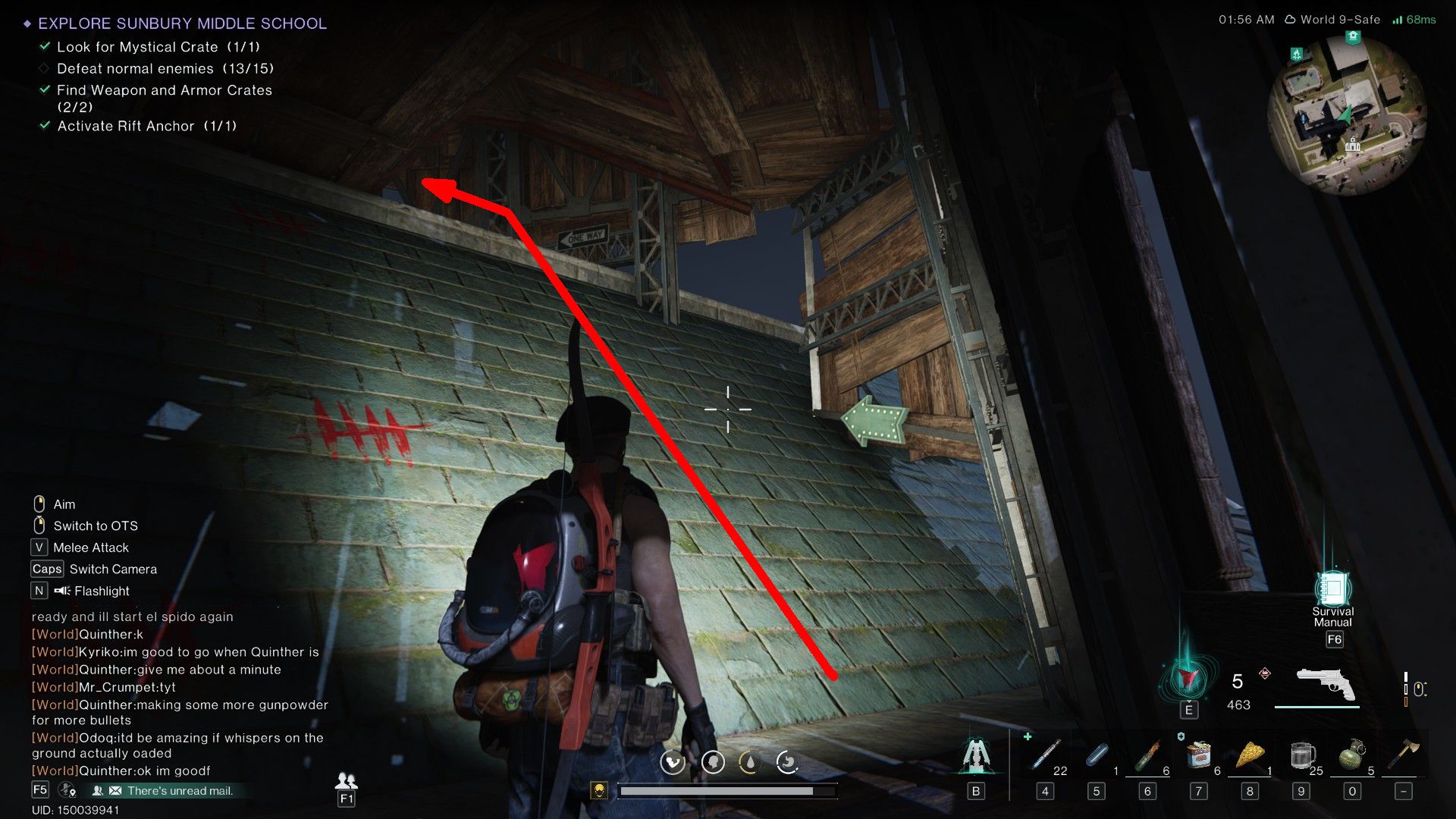Click the health bar at screen bottom

click(728, 790)
